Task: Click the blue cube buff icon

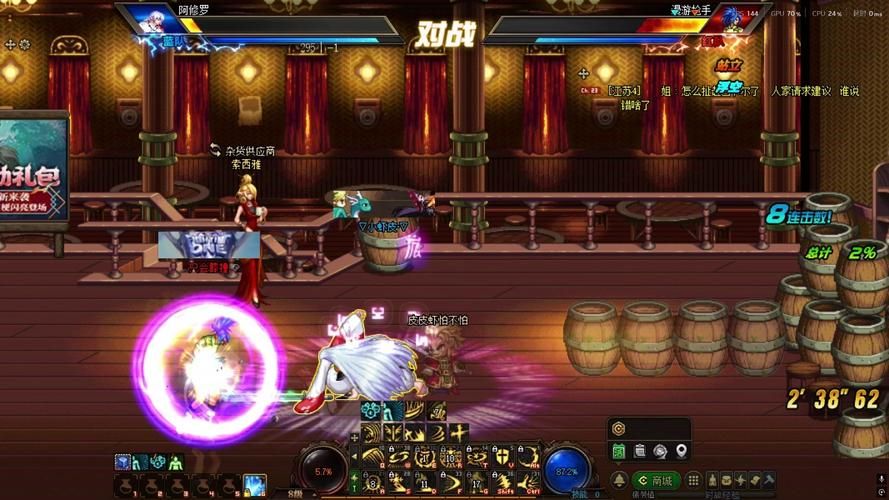Action: (122, 461)
